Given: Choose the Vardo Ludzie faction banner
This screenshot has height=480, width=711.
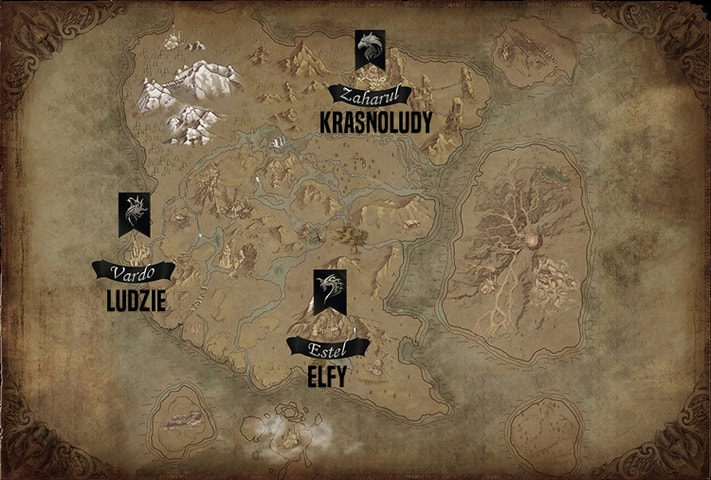Looking at the screenshot, I should pyautogui.click(x=133, y=214).
